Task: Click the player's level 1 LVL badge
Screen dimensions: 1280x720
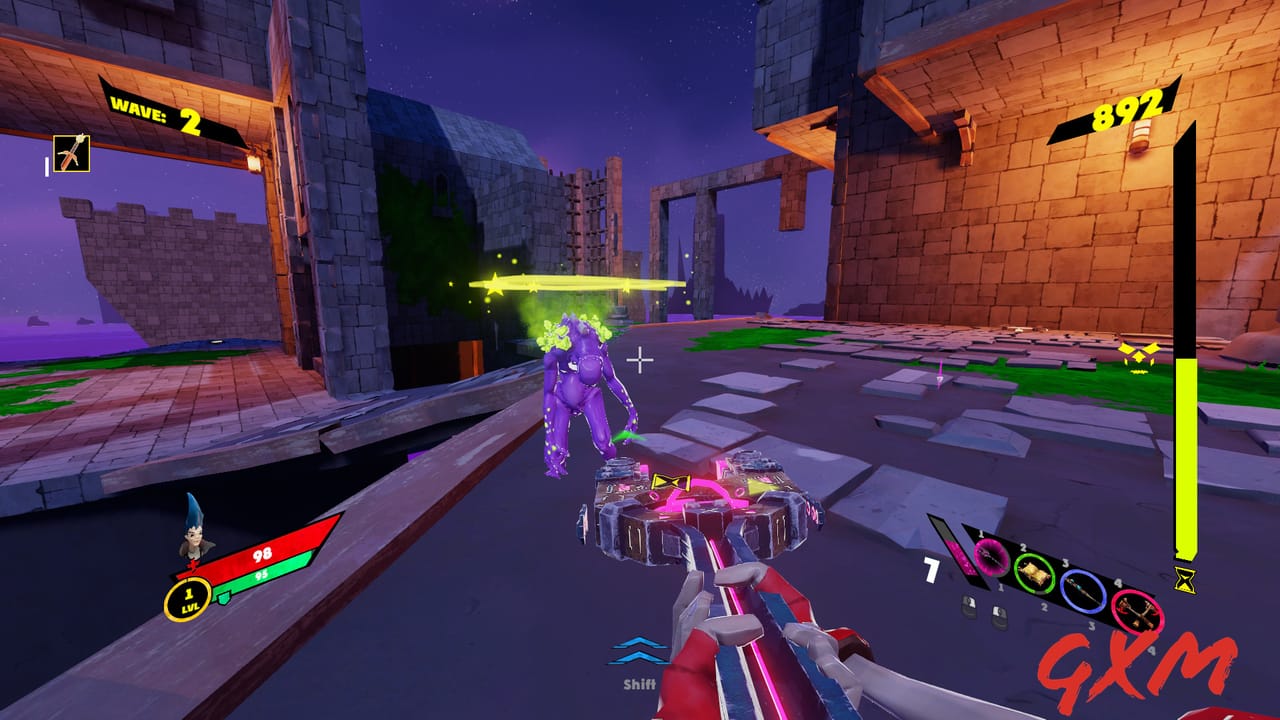Action: click(189, 601)
